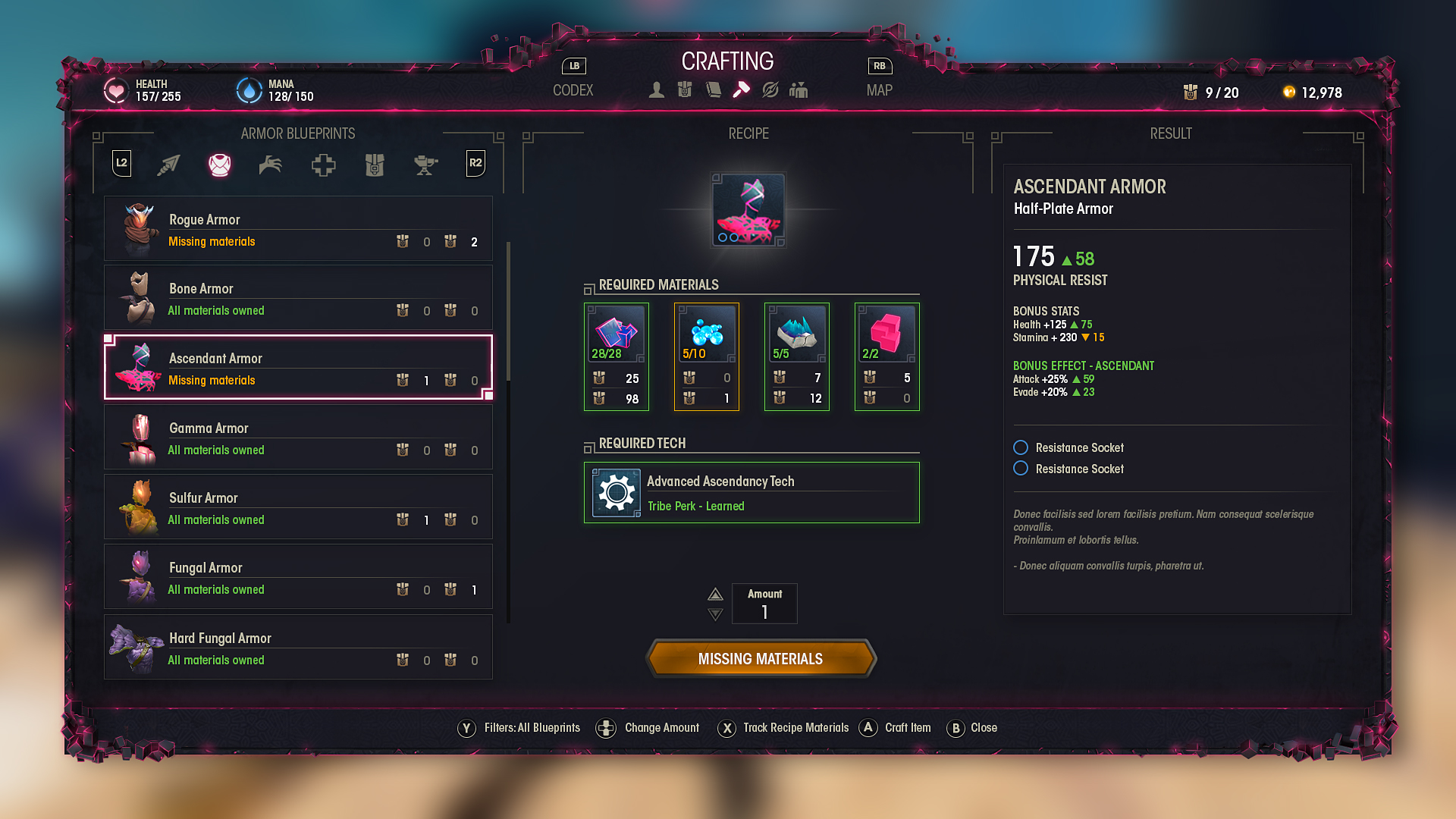Decrease the craft amount with down arrow
1456x819 pixels.
(715, 614)
